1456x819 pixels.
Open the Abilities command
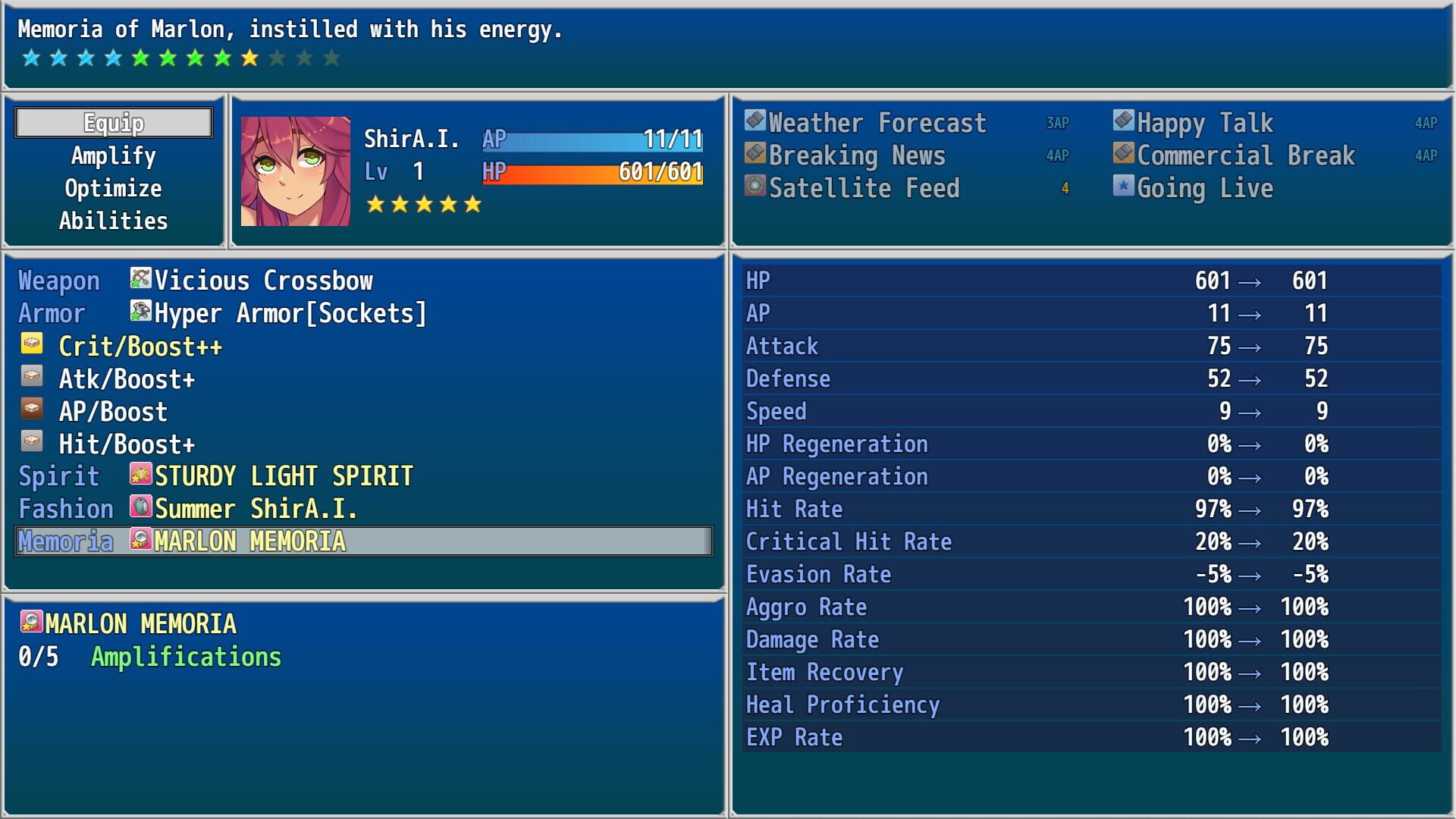tap(111, 220)
